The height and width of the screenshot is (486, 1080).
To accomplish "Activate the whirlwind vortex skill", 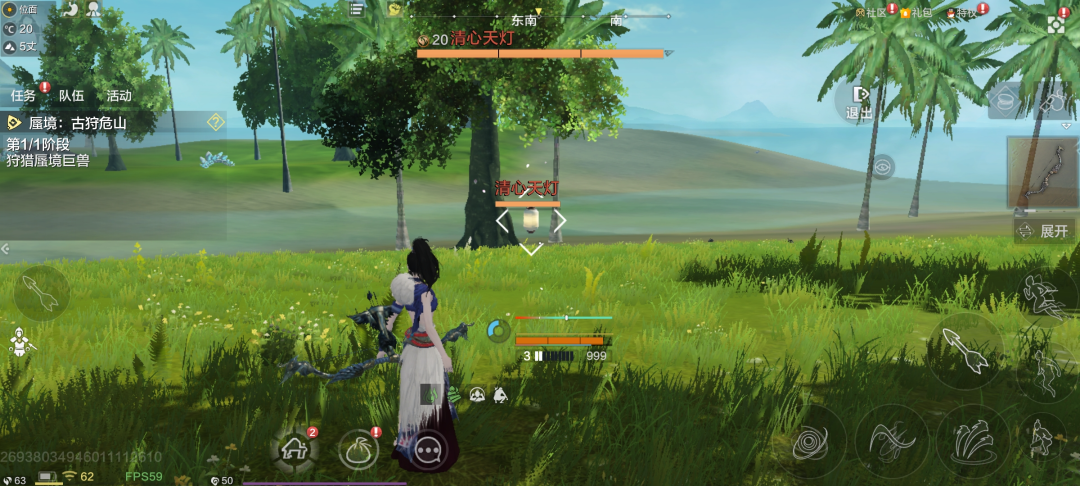I will pyautogui.click(x=810, y=441).
